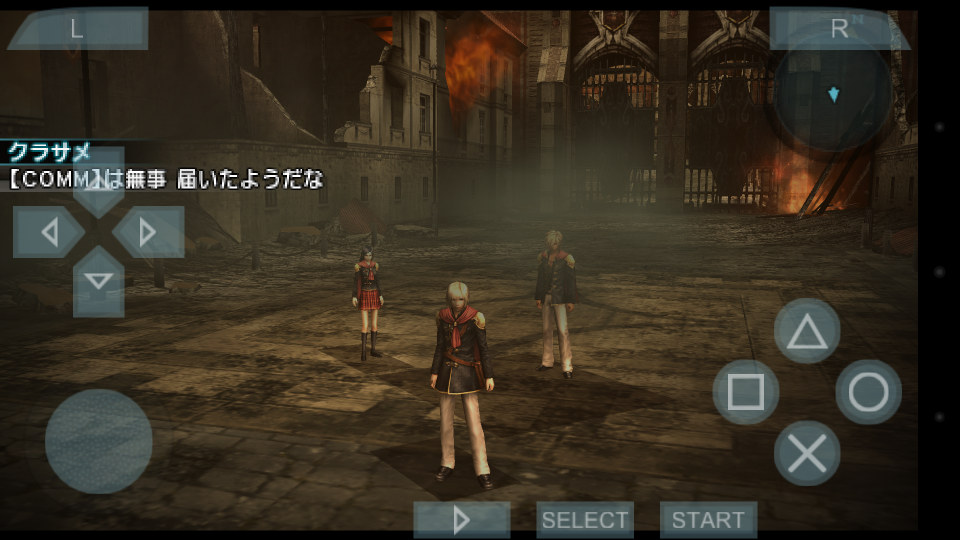
Task: Tap the Triangle face button
Action: [807, 331]
